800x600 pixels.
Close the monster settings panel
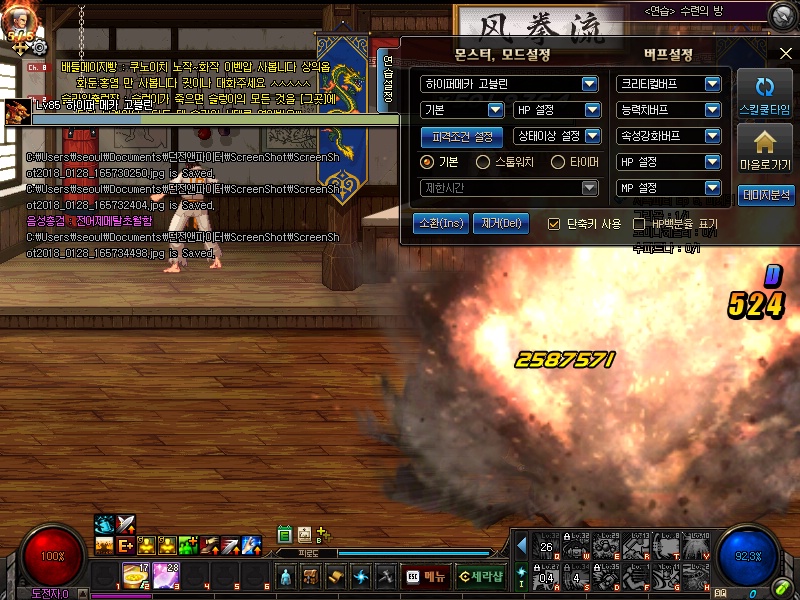784,53
